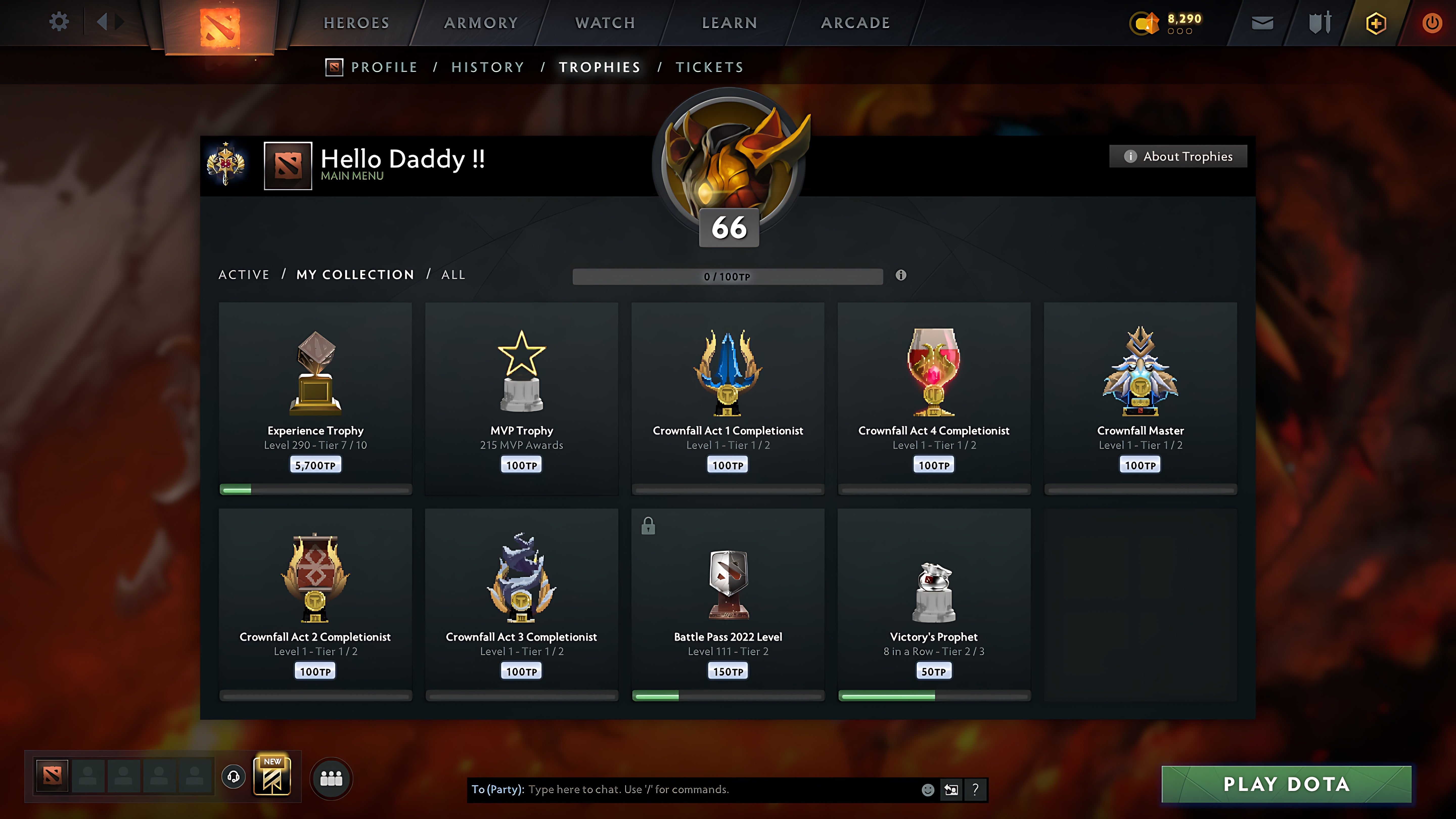Open the chat help question mark
This screenshot has width=1456, height=819.
tap(974, 790)
